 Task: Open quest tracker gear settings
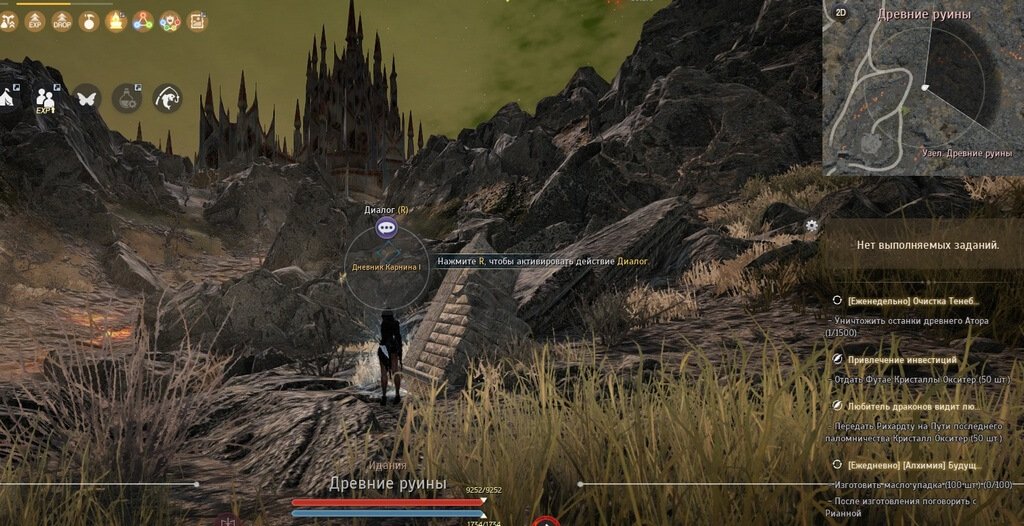tap(812, 226)
